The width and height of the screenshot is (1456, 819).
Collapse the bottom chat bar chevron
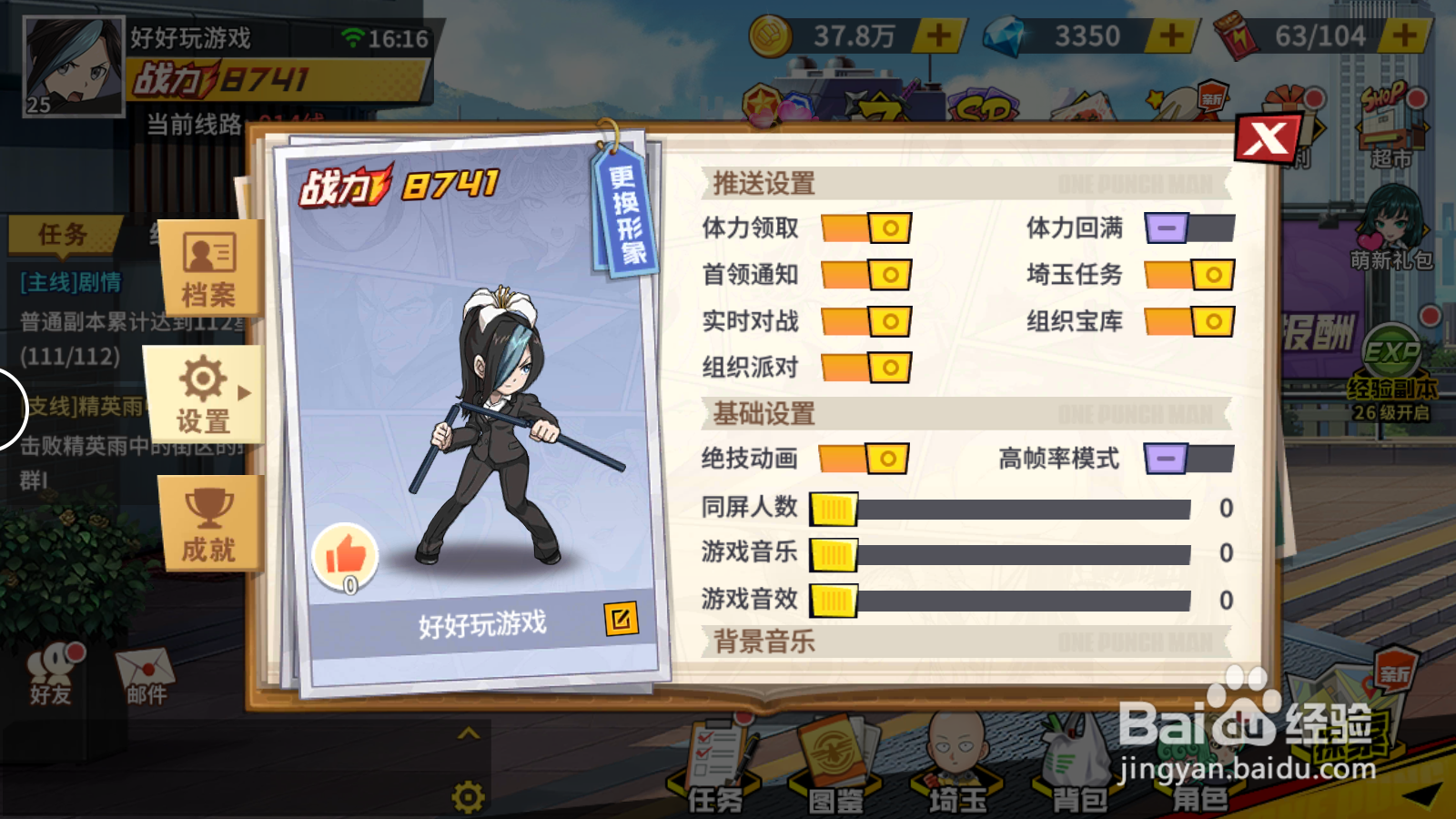(x=470, y=733)
